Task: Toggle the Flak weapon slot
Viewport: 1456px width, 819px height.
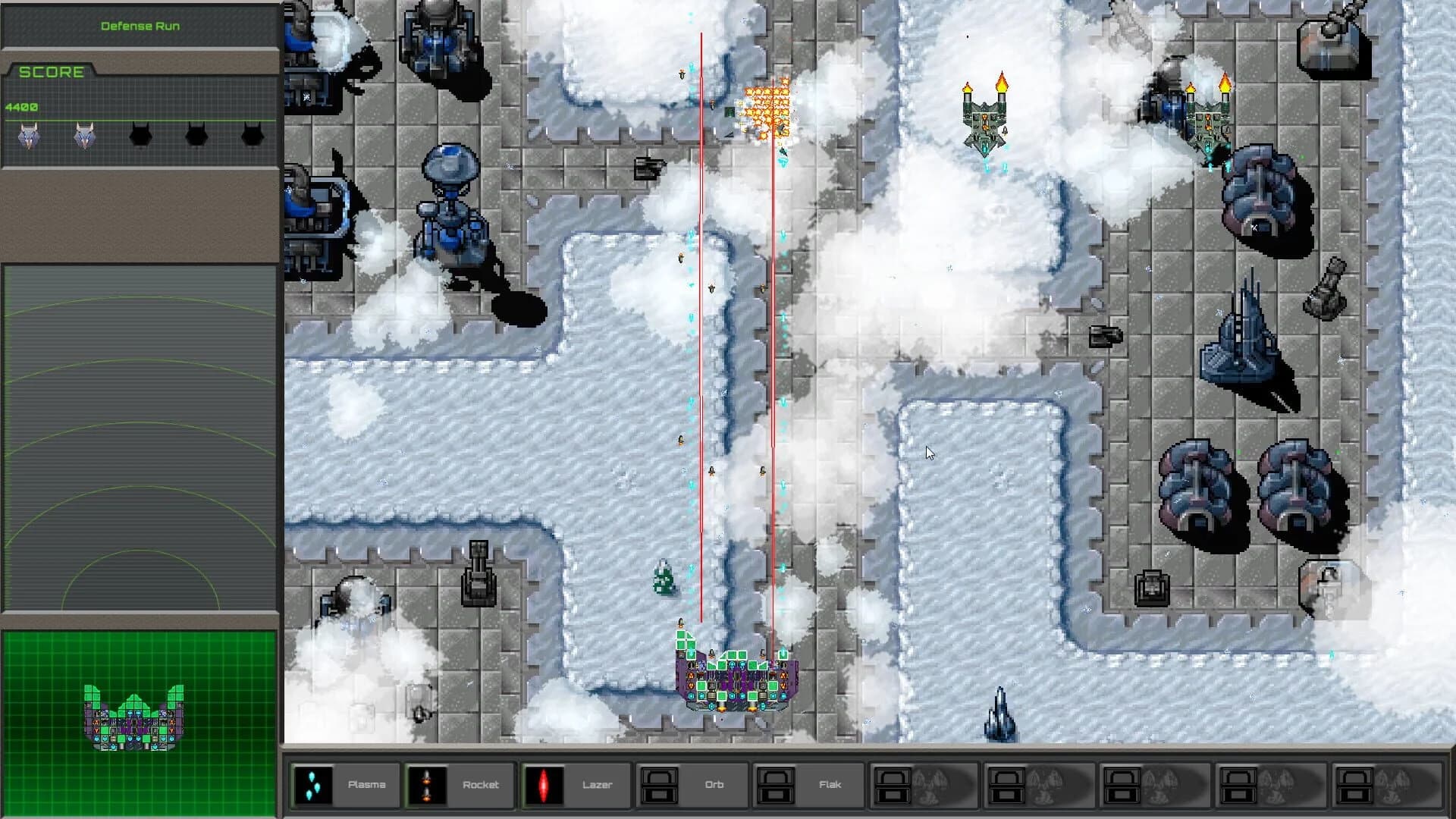Action: (x=775, y=785)
